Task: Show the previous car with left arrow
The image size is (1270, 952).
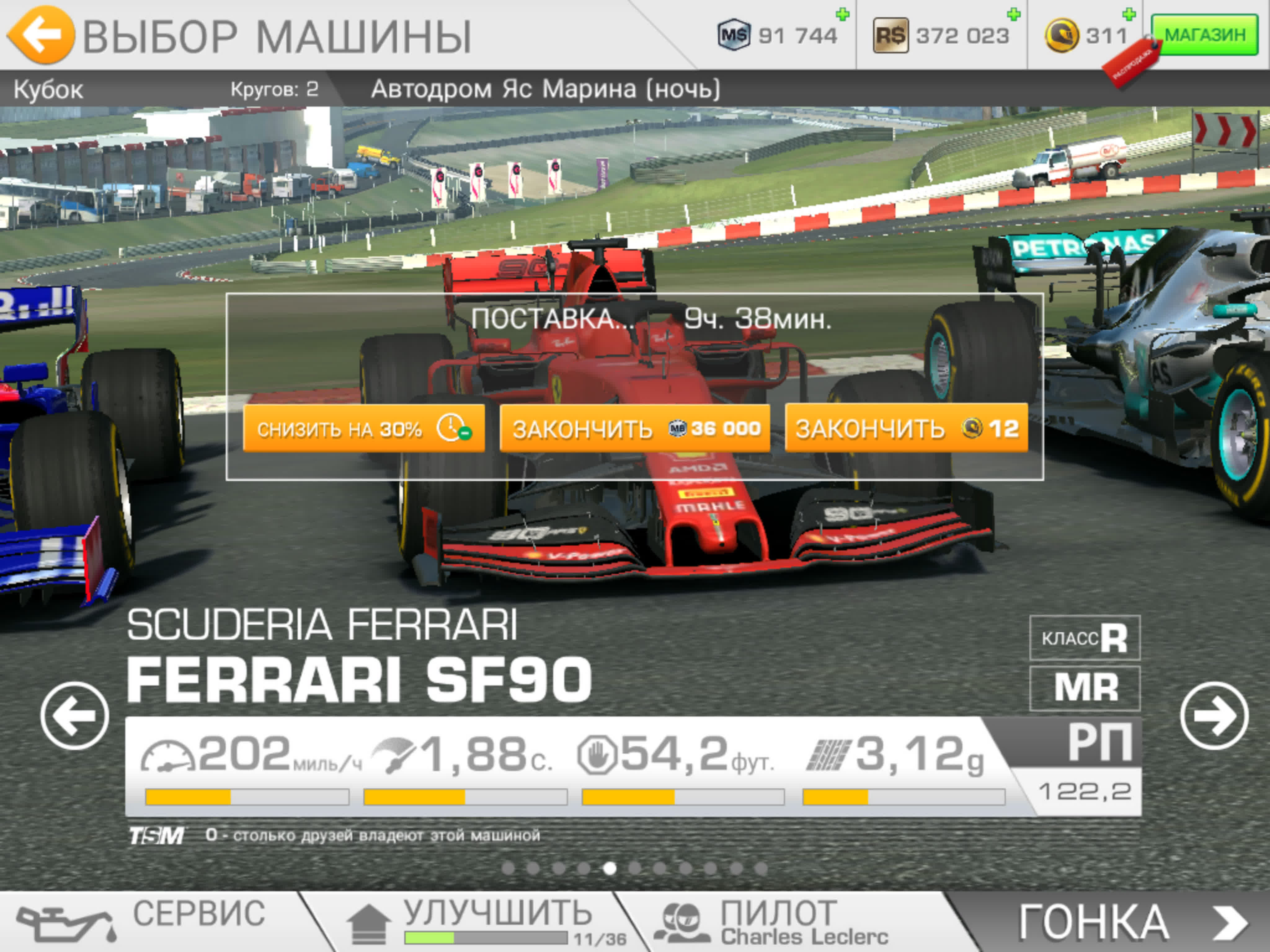Action: [x=75, y=716]
